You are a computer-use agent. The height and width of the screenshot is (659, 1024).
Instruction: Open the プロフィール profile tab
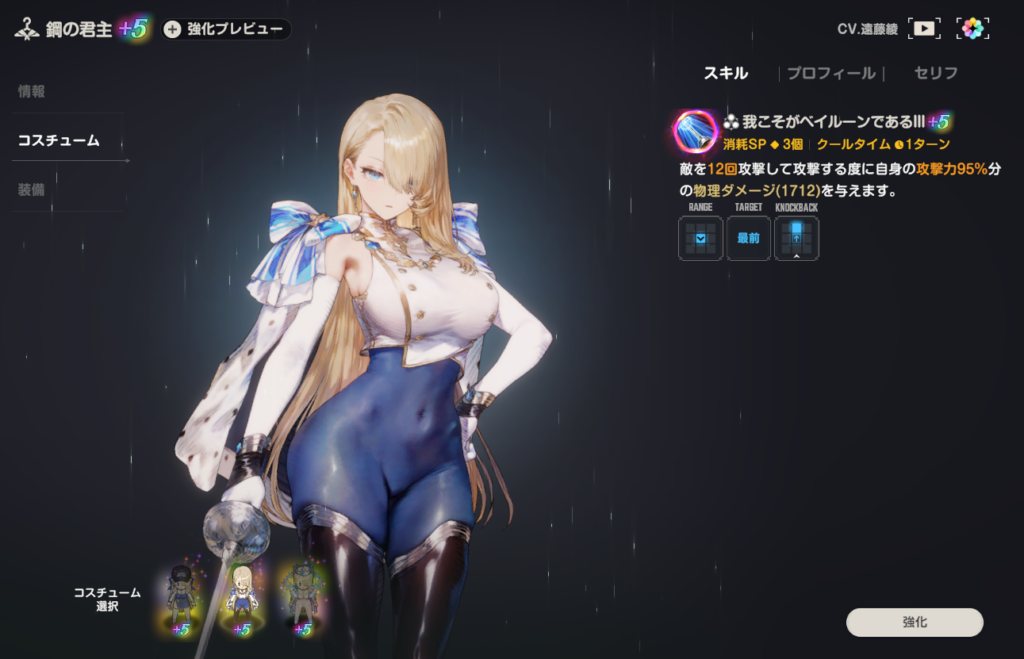point(830,73)
